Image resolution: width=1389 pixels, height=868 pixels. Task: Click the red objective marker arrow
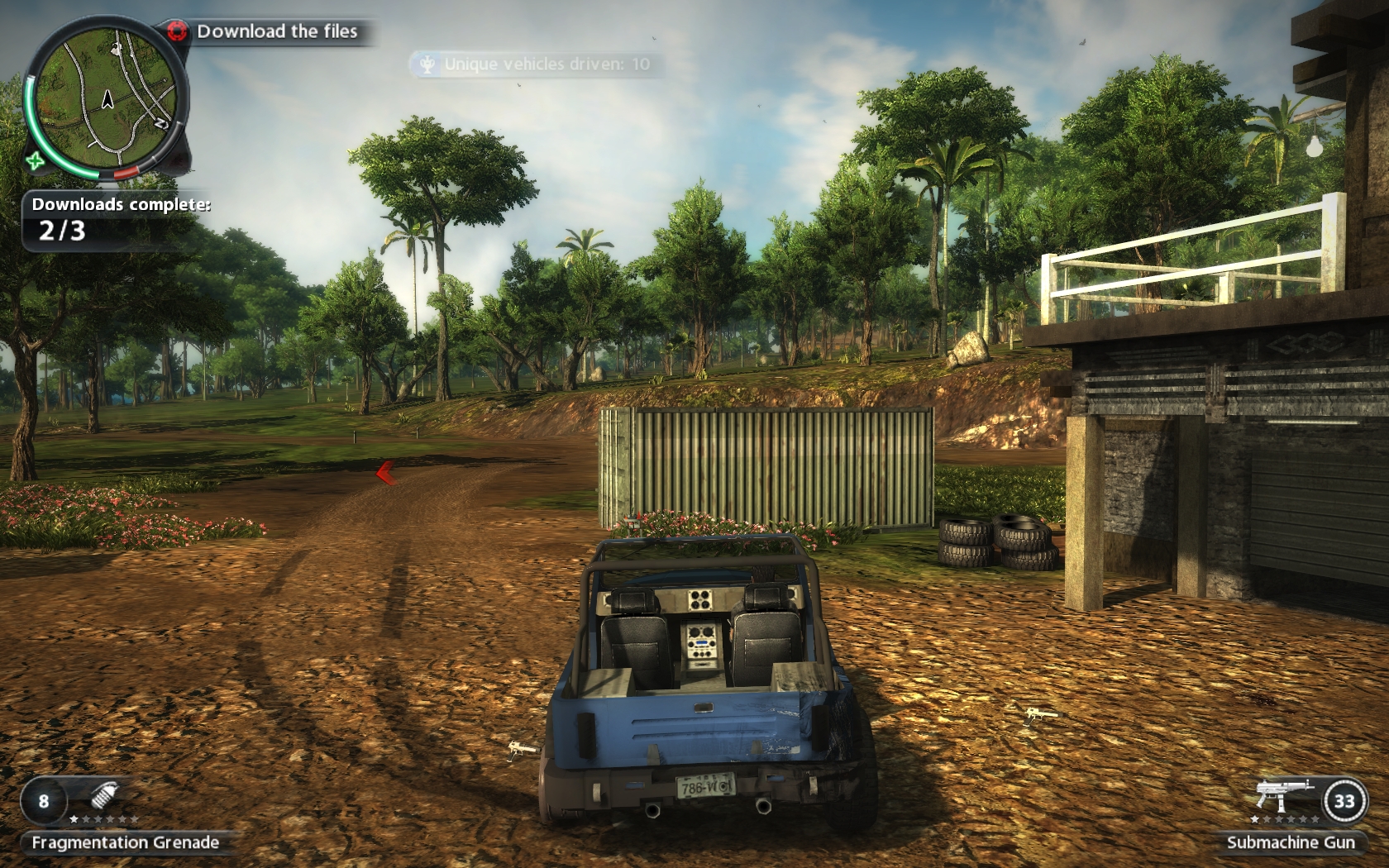click(x=385, y=473)
